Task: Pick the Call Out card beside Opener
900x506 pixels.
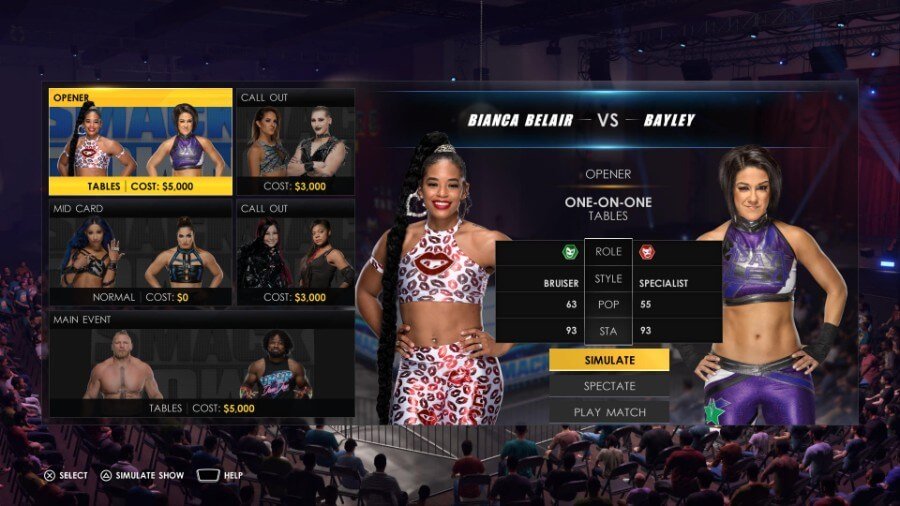Action: (295, 142)
